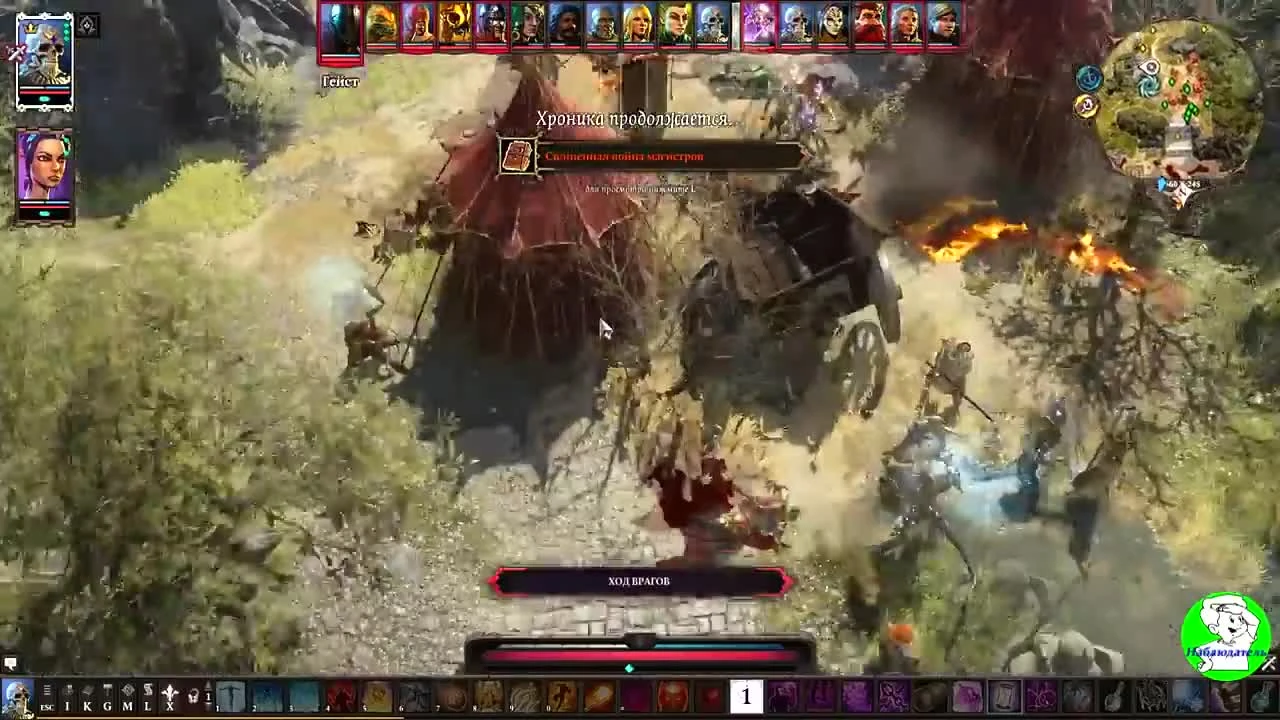
Task: Select the potion bottle at the hotbar's right end
Action: click(x=1262, y=698)
